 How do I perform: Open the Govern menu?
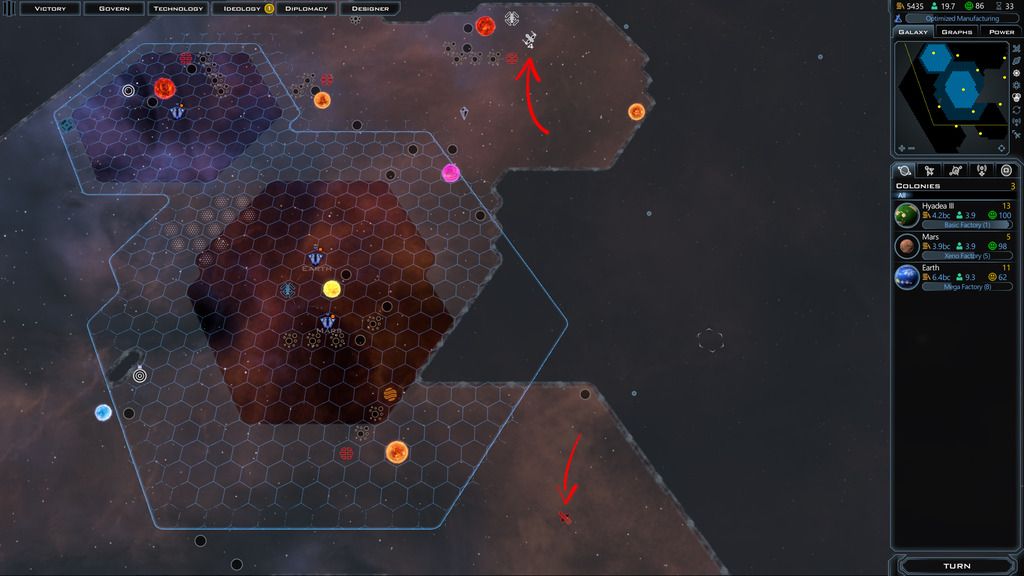click(x=113, y=8)
